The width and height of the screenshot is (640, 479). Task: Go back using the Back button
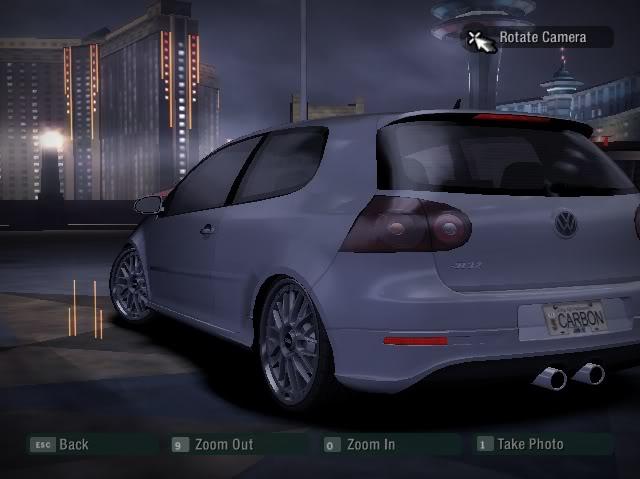click(61, 445)
